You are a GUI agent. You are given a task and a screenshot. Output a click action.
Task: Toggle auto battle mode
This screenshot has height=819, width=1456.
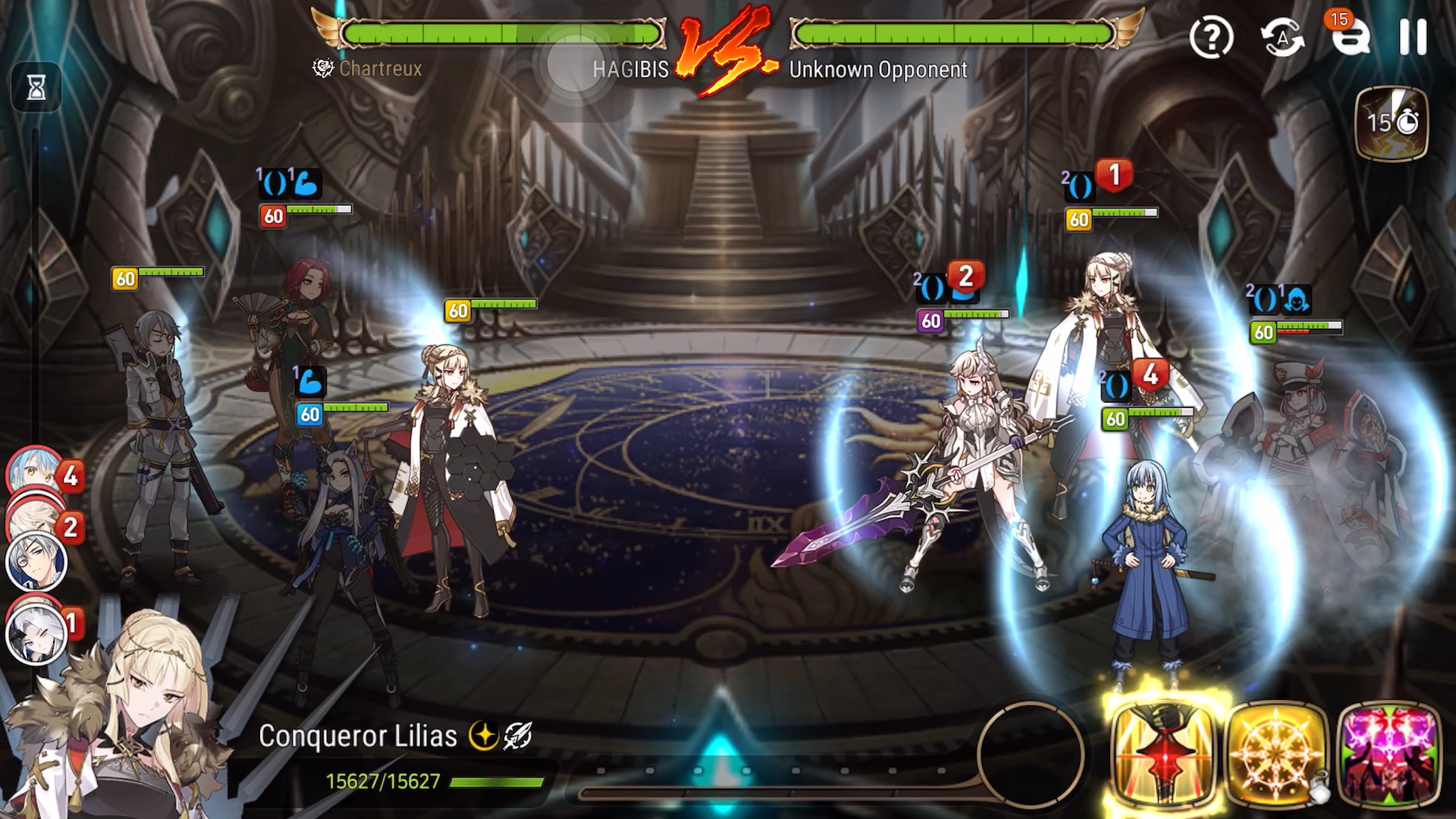pos(1282,36)
